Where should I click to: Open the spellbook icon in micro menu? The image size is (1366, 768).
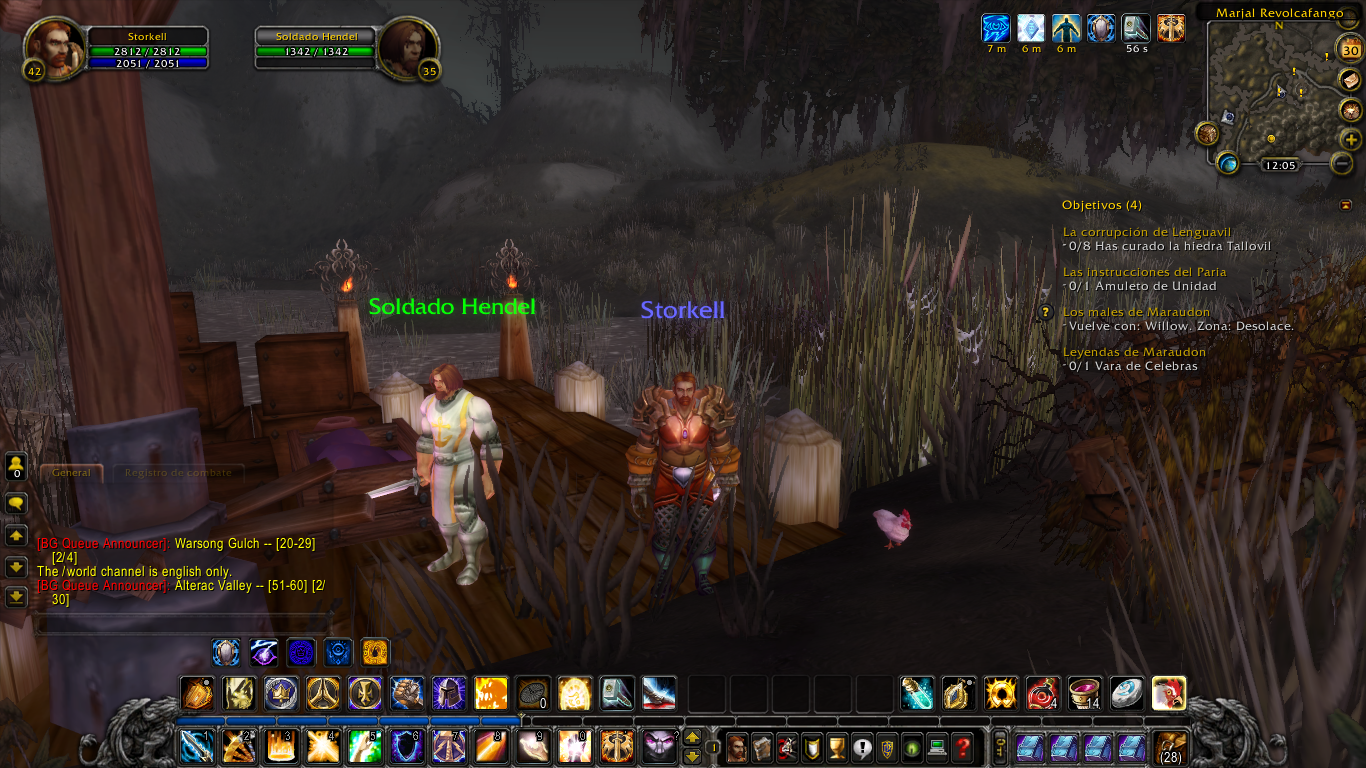[762, 749]
